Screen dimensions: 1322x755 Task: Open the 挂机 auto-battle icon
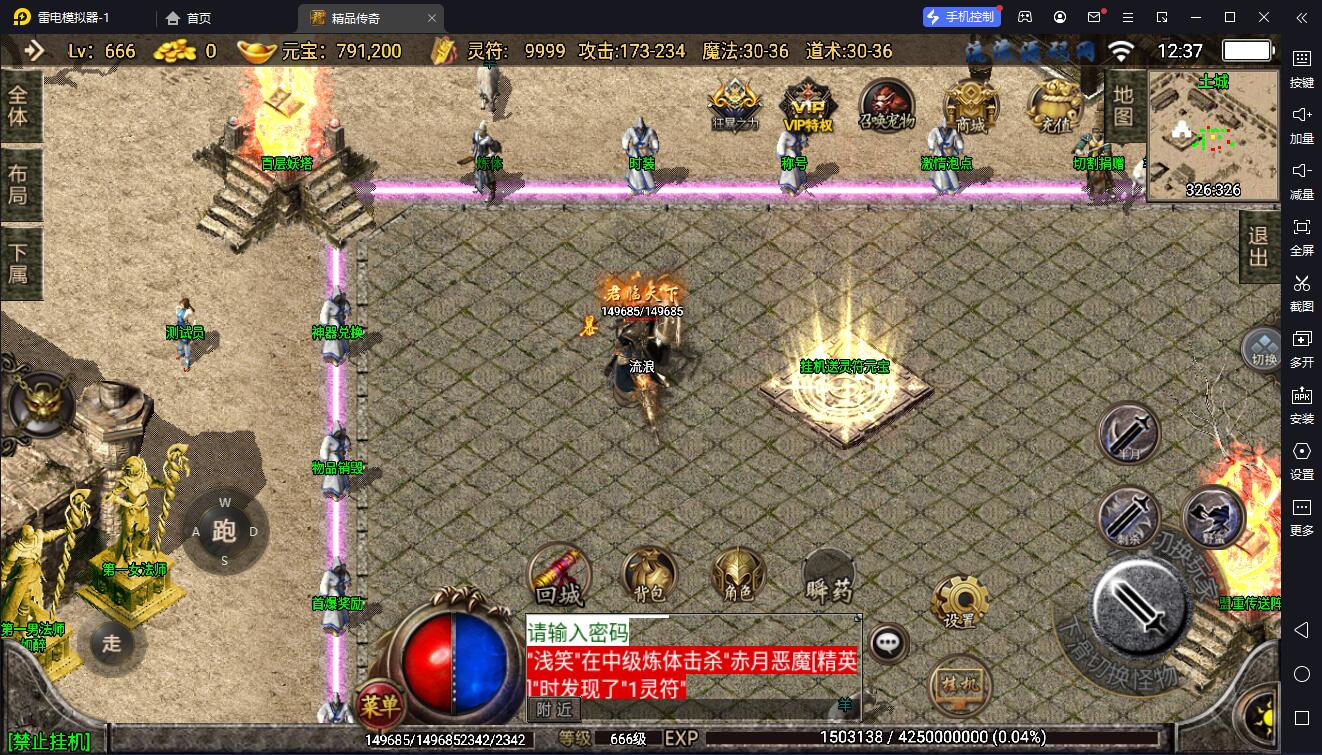[x=957, y=685]
